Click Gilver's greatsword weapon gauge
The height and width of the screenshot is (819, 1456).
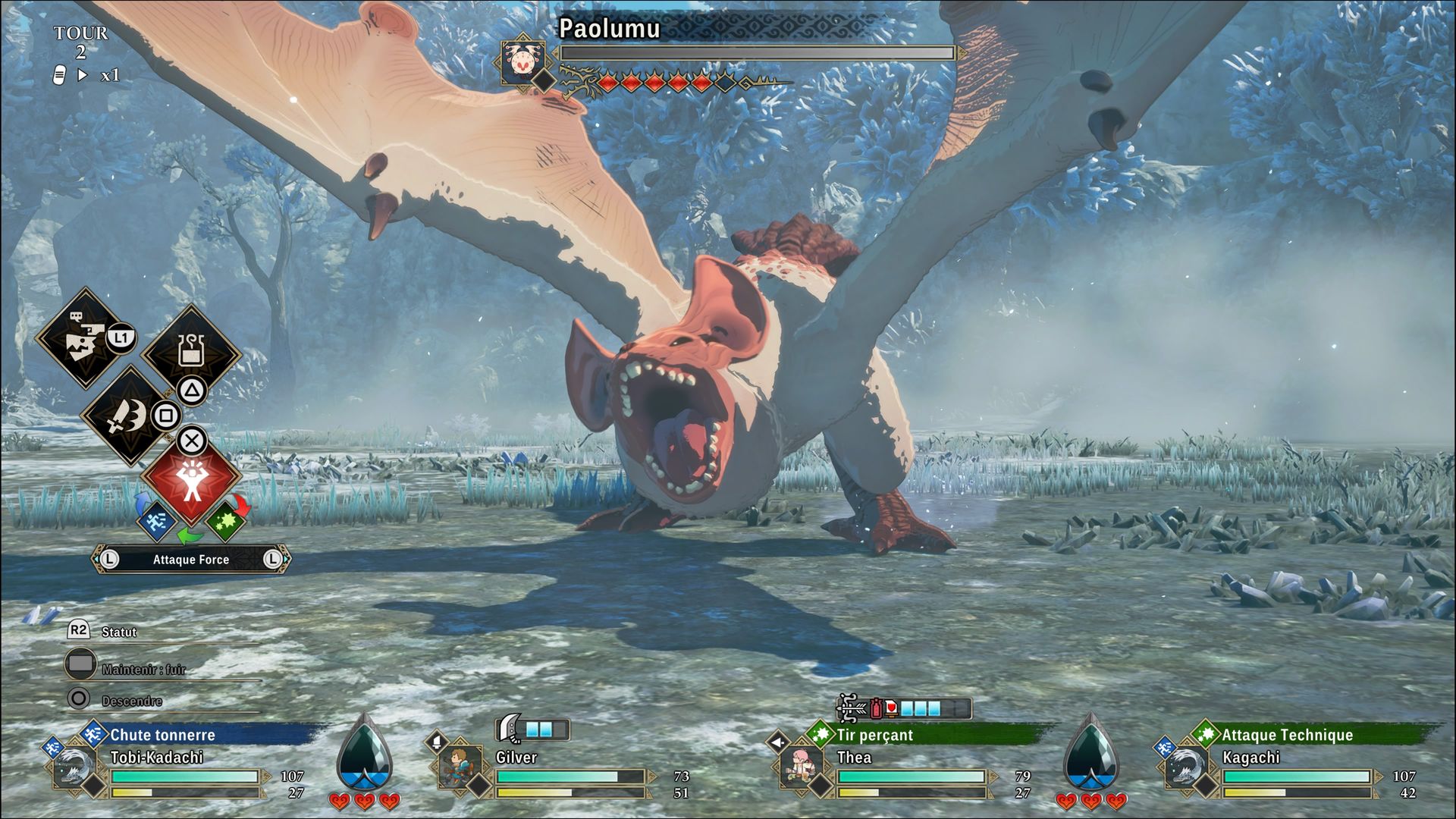[533, 729]
